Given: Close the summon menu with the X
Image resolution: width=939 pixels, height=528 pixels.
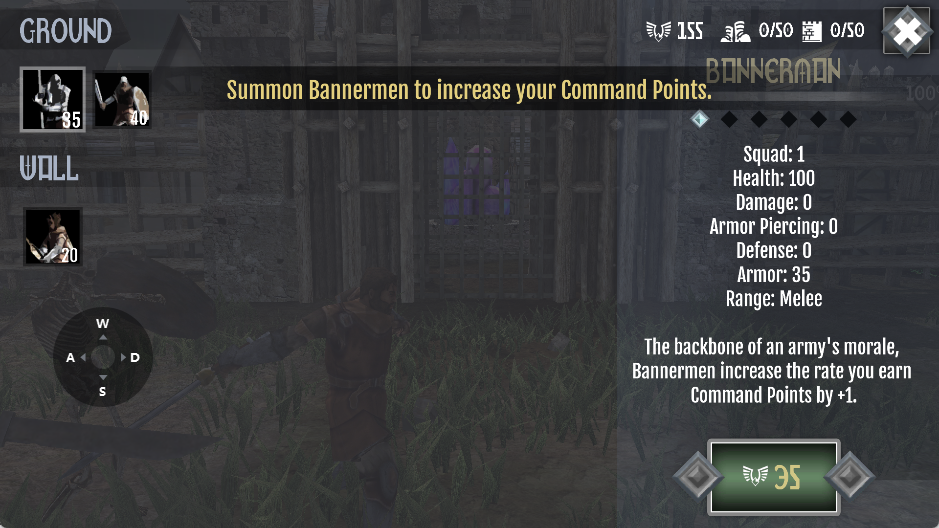Looking at the screenshot, I should tap(907, 32).
